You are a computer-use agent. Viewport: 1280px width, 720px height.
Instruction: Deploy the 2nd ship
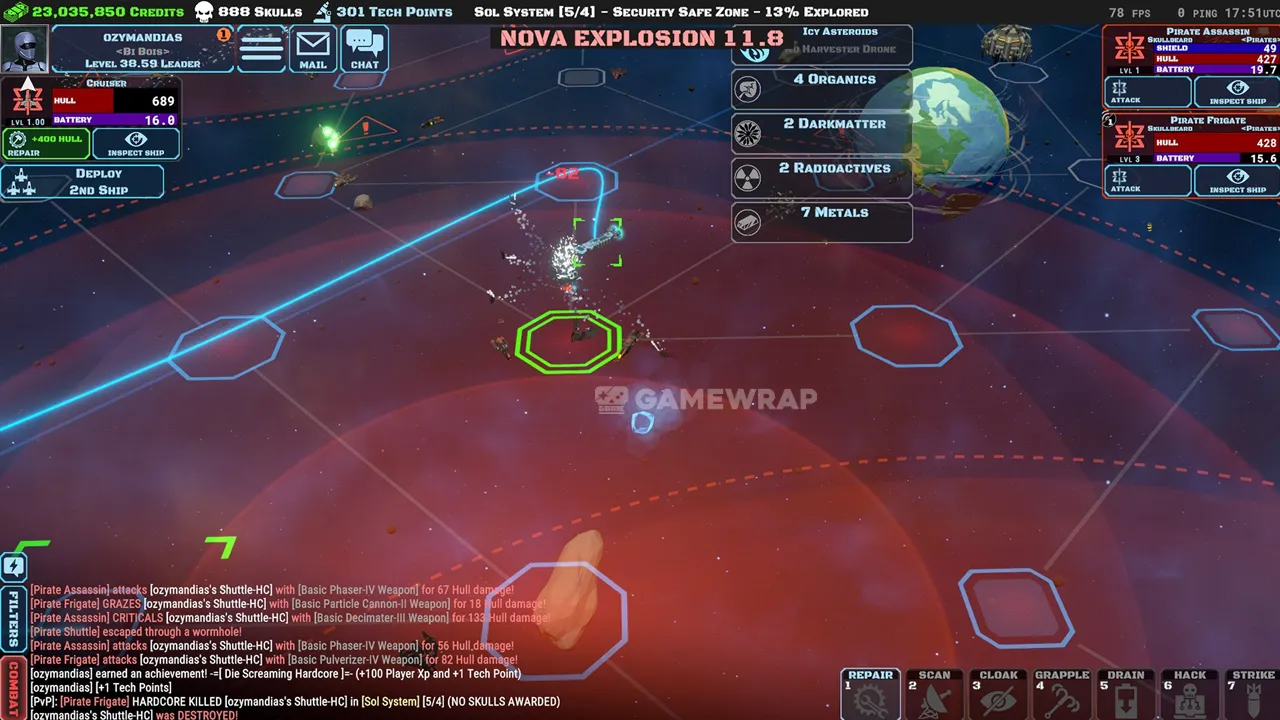tap(83, 182)
